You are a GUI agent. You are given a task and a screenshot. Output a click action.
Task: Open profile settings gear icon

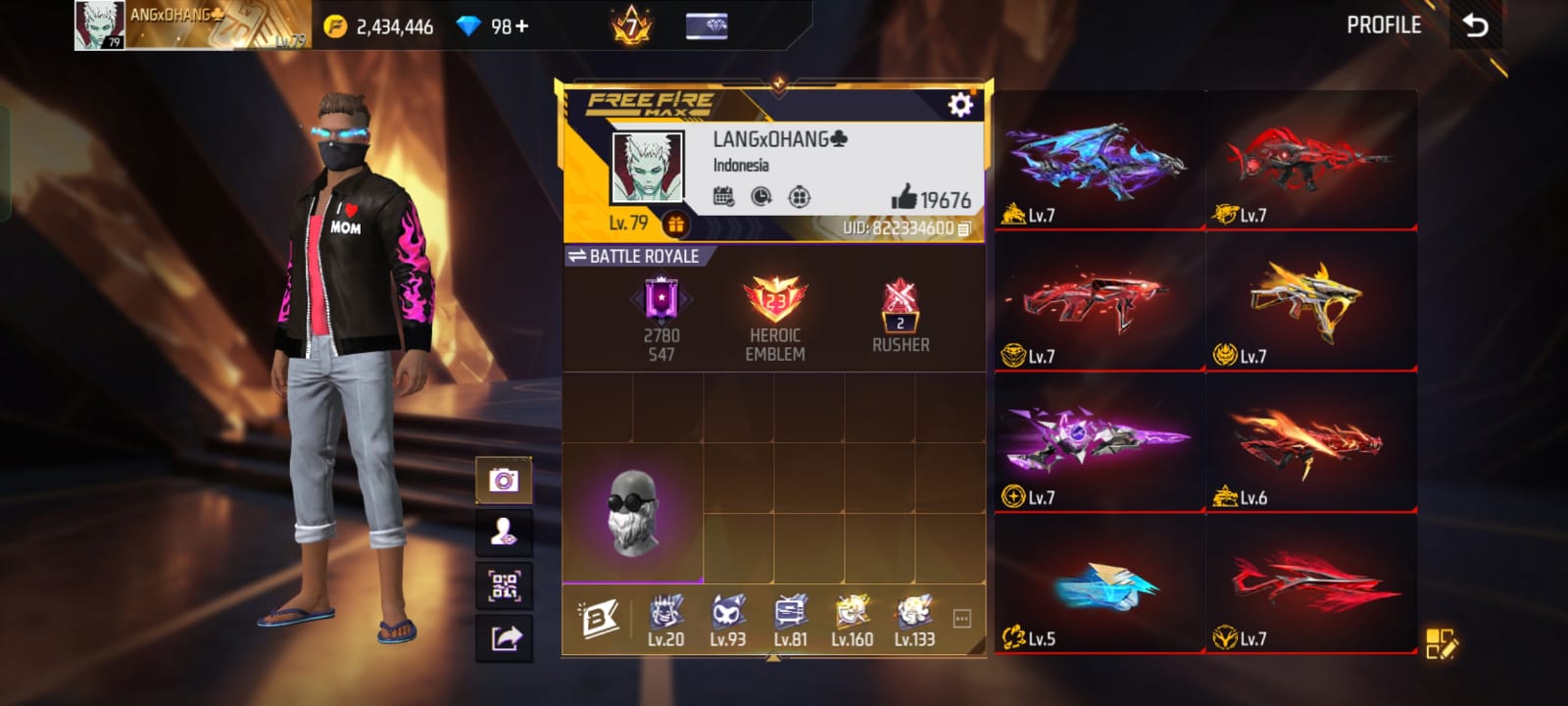coord(960,104)
